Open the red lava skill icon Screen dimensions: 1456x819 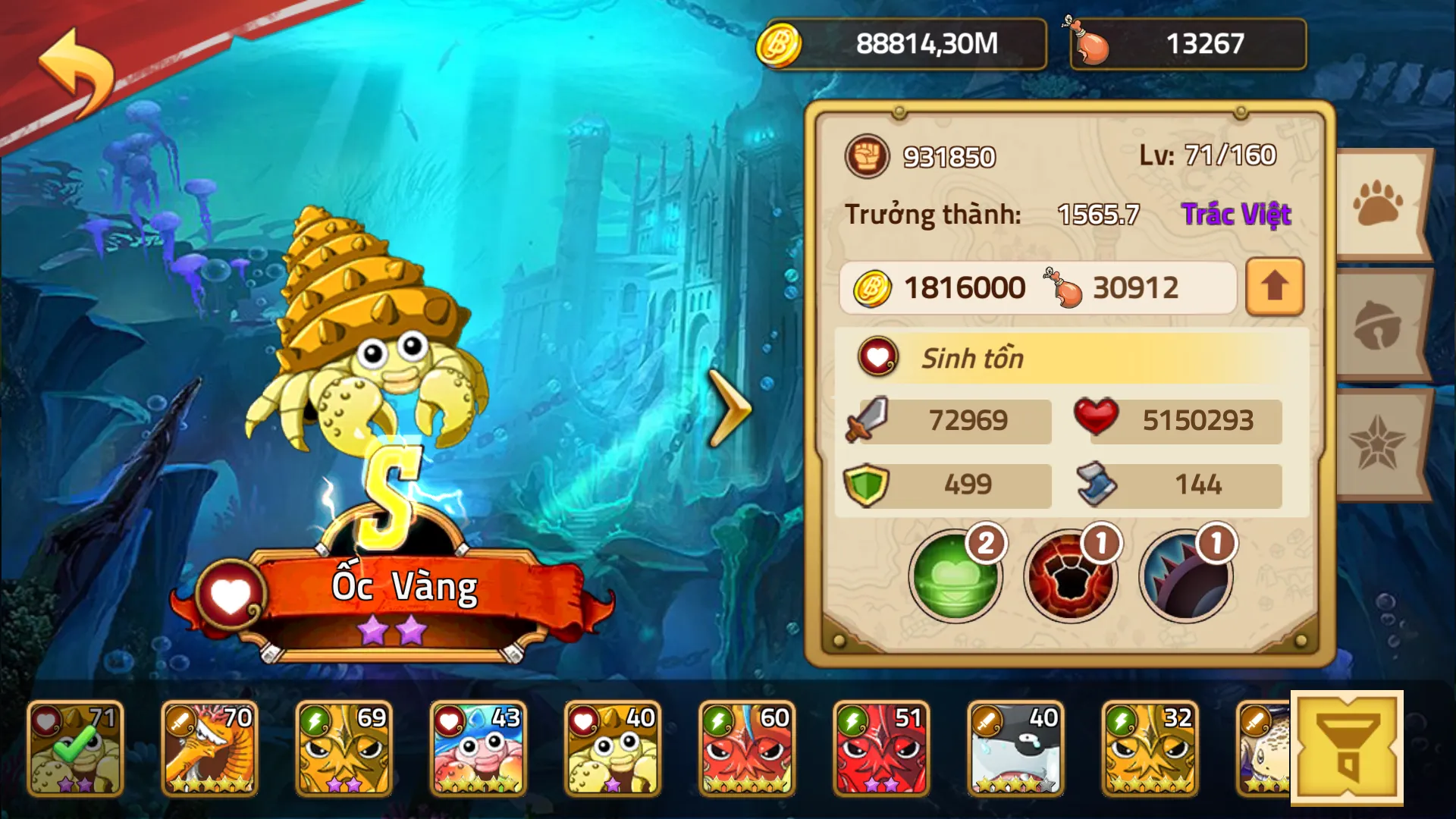[x=1070, y=576]
